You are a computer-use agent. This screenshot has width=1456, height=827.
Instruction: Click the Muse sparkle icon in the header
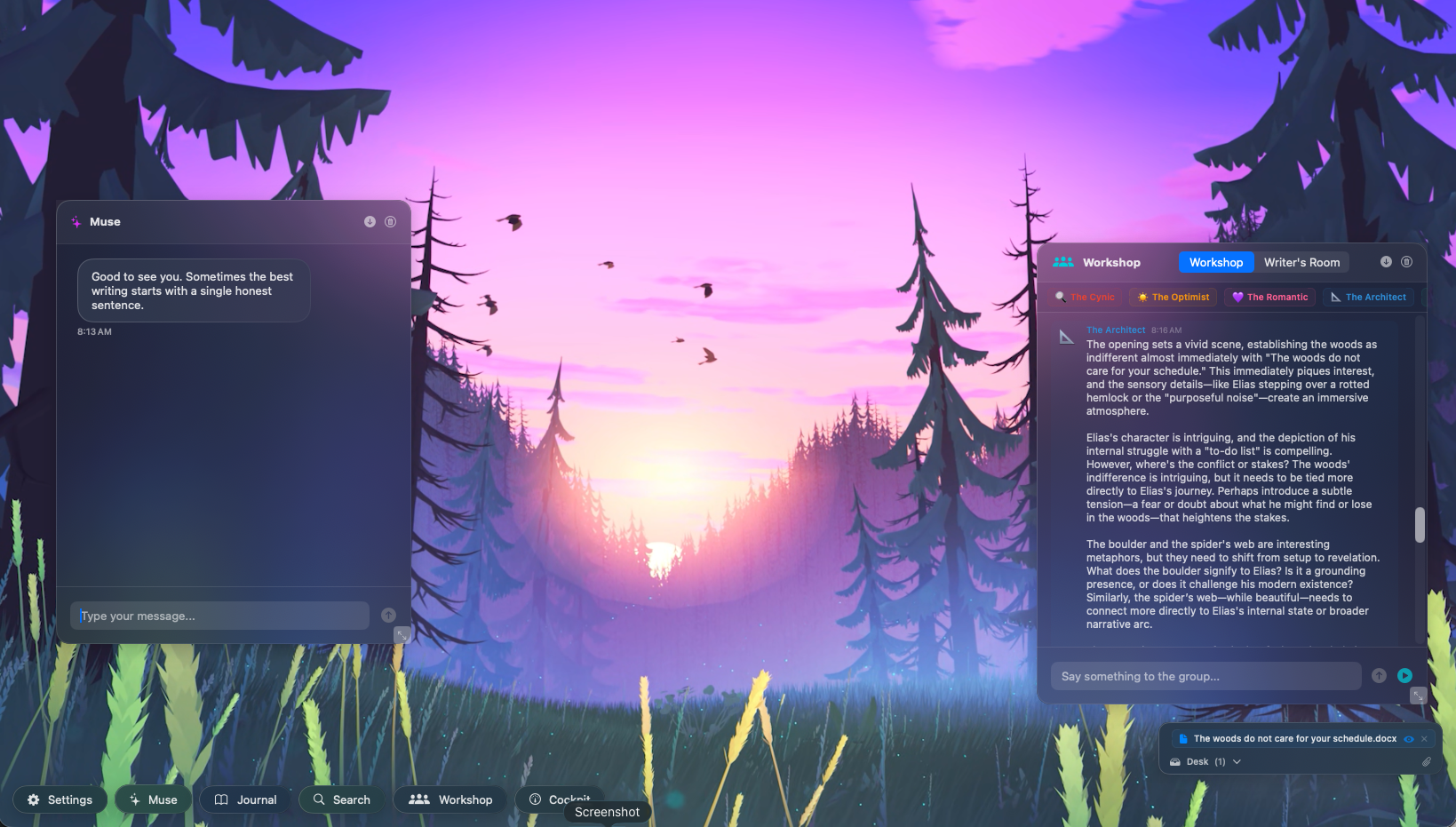78,221
